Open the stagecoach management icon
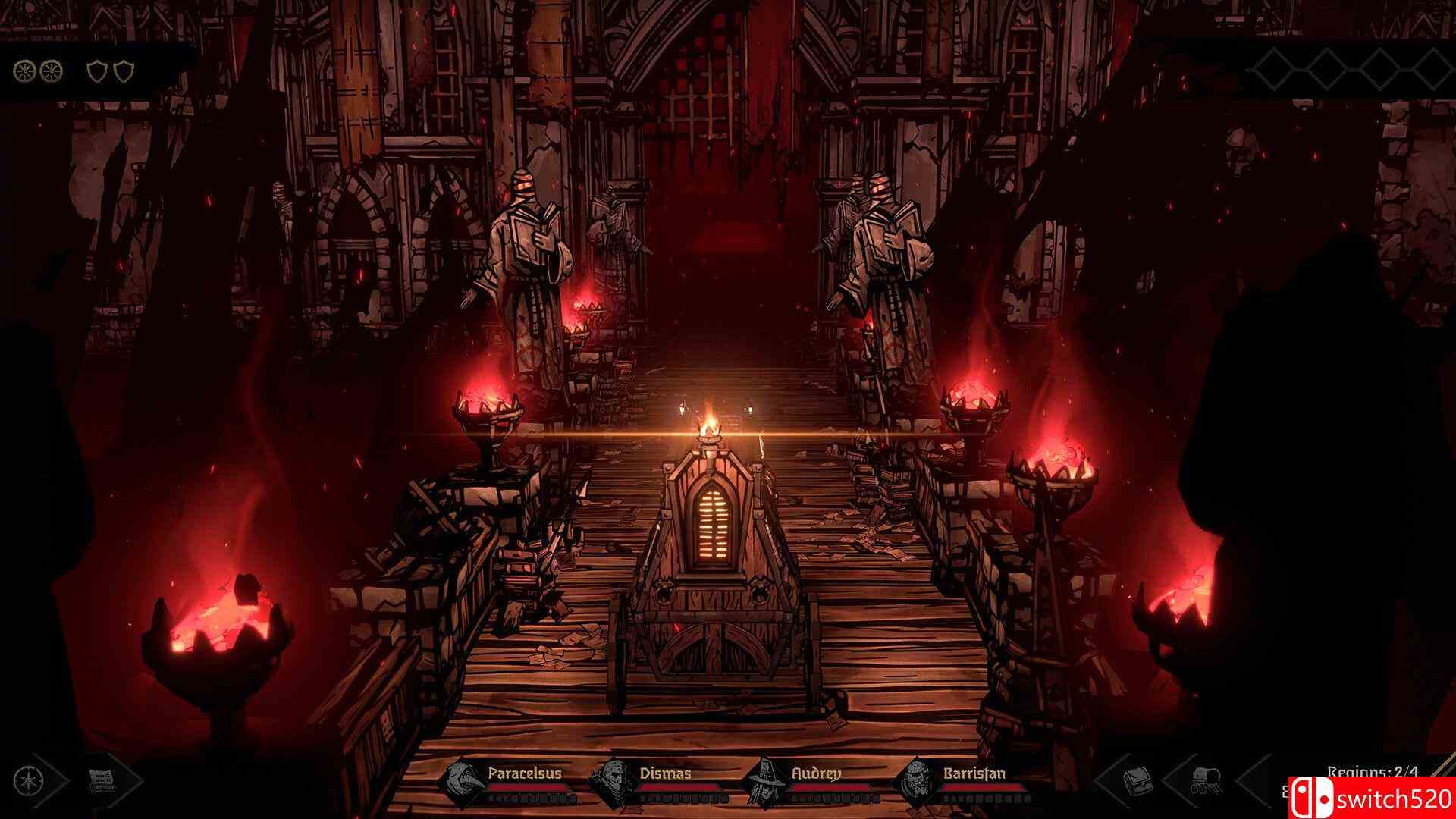The width and height of the screenshot is (1456, 819). (1207, 780)
